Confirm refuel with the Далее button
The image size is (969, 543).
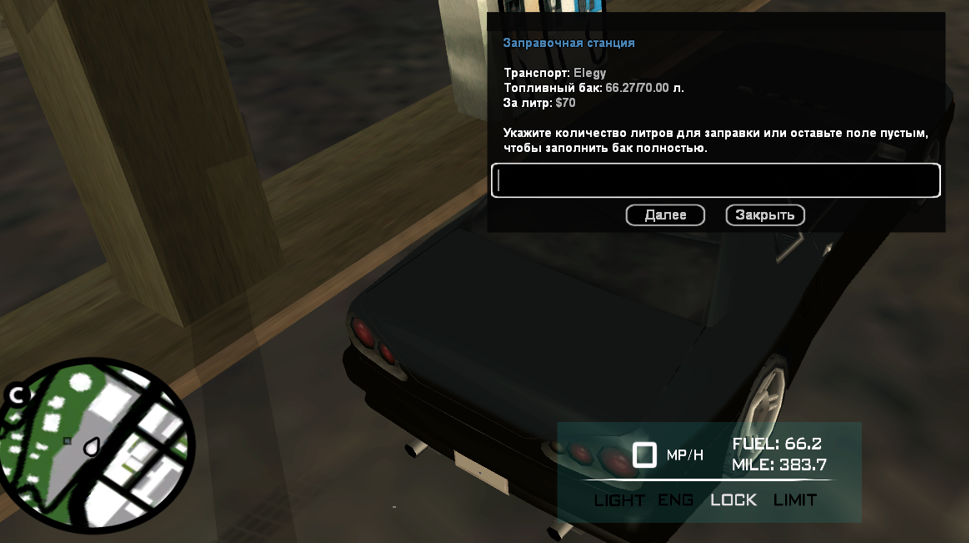coord(665,215)
